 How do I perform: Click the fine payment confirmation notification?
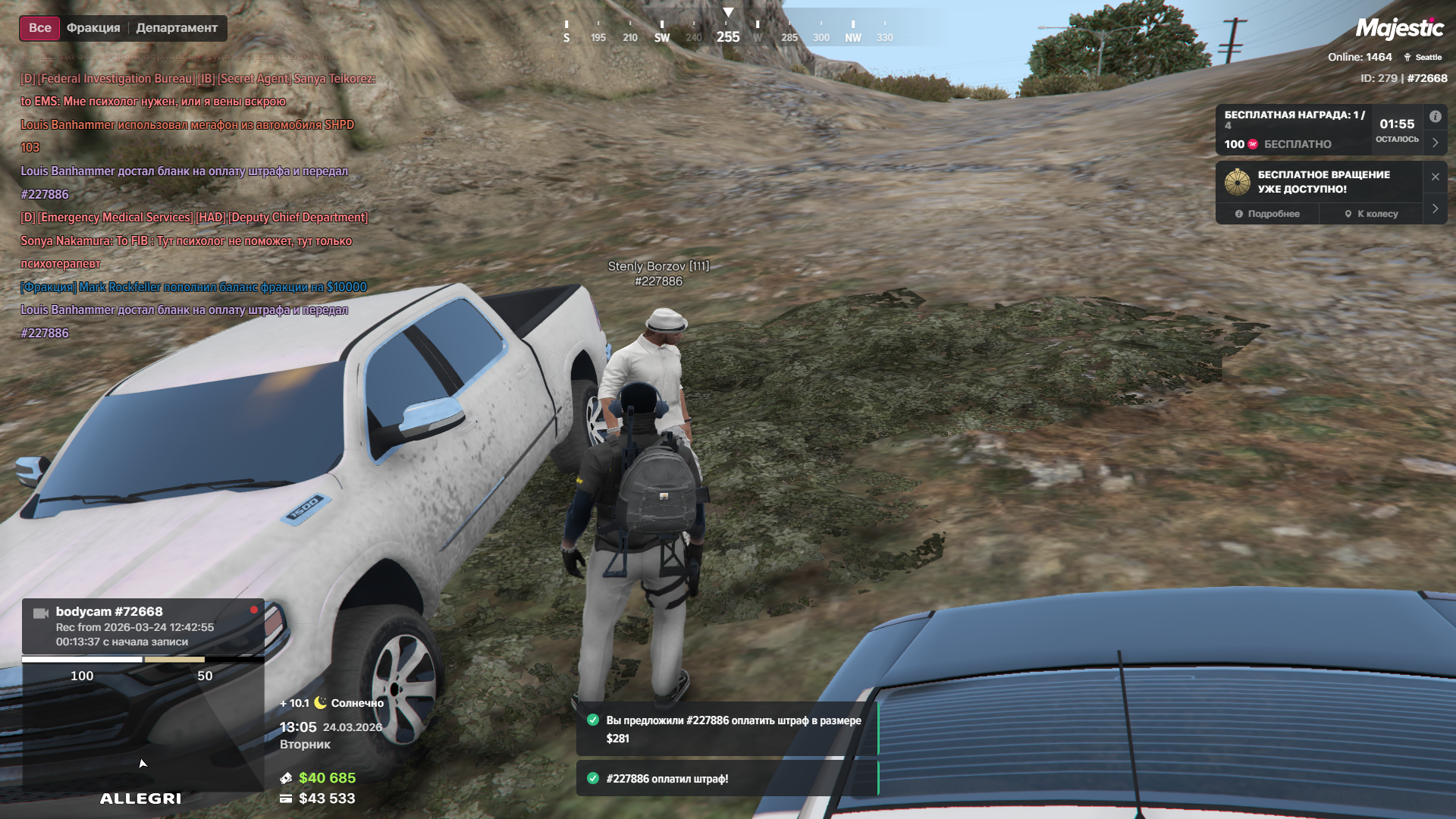(x=726, y=779)
